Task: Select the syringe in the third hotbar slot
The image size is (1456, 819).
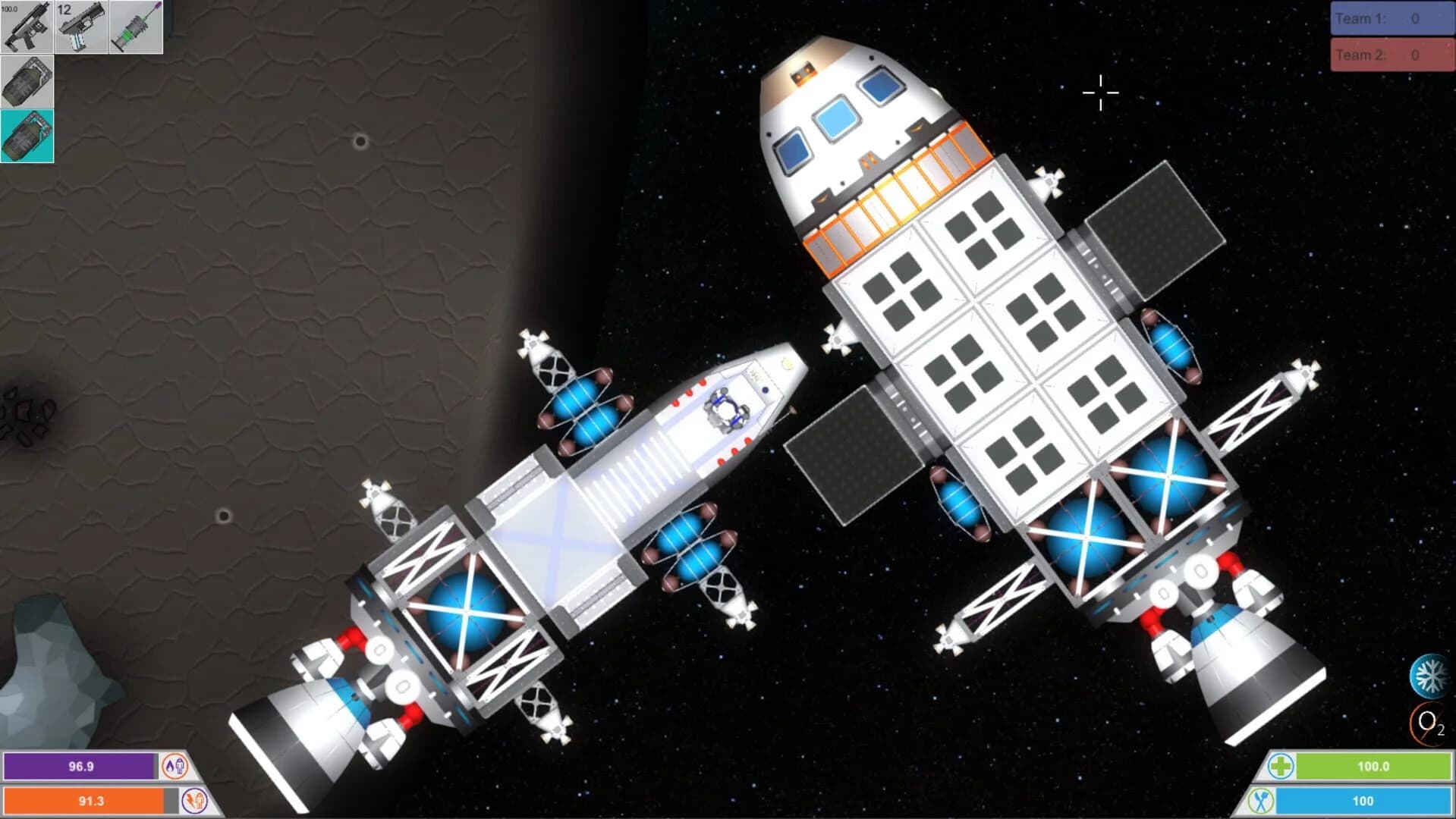Action: [x=135, y=28]
